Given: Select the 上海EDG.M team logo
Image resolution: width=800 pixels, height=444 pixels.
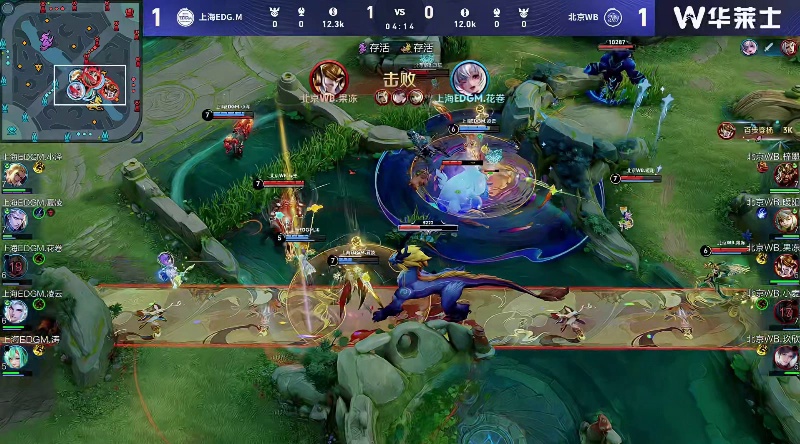Looking at the screenshot, I should pos(185,17).
